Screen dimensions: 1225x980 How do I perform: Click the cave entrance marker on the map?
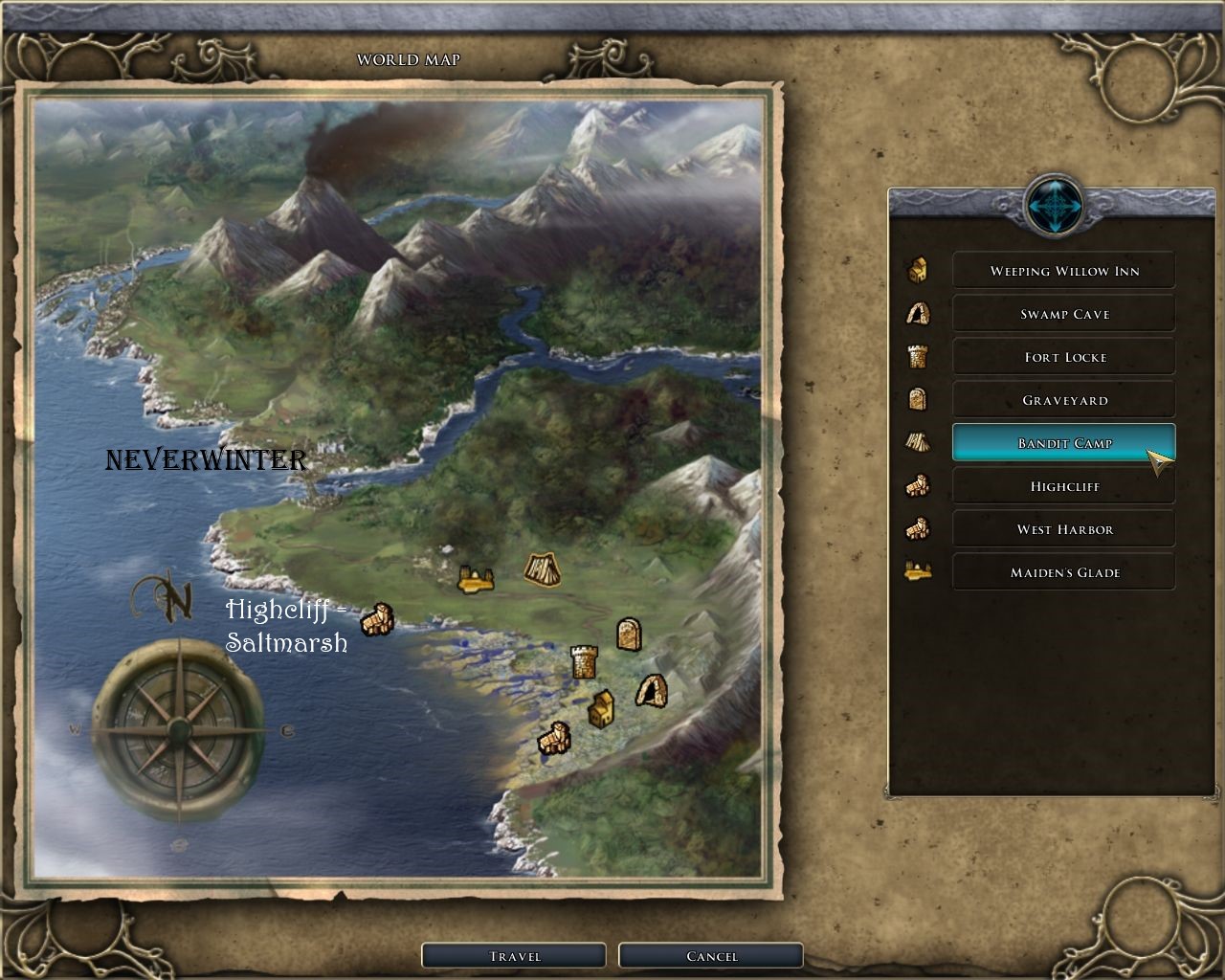(x=651, y=690)
